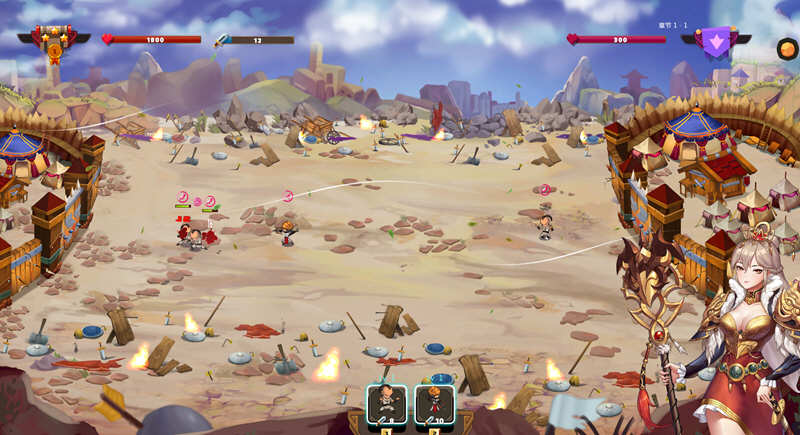The width and height of the screenshot is (800, 435).
Task: Deploy the orange-haired fighter unit card
Action: (x=434, y=405)
